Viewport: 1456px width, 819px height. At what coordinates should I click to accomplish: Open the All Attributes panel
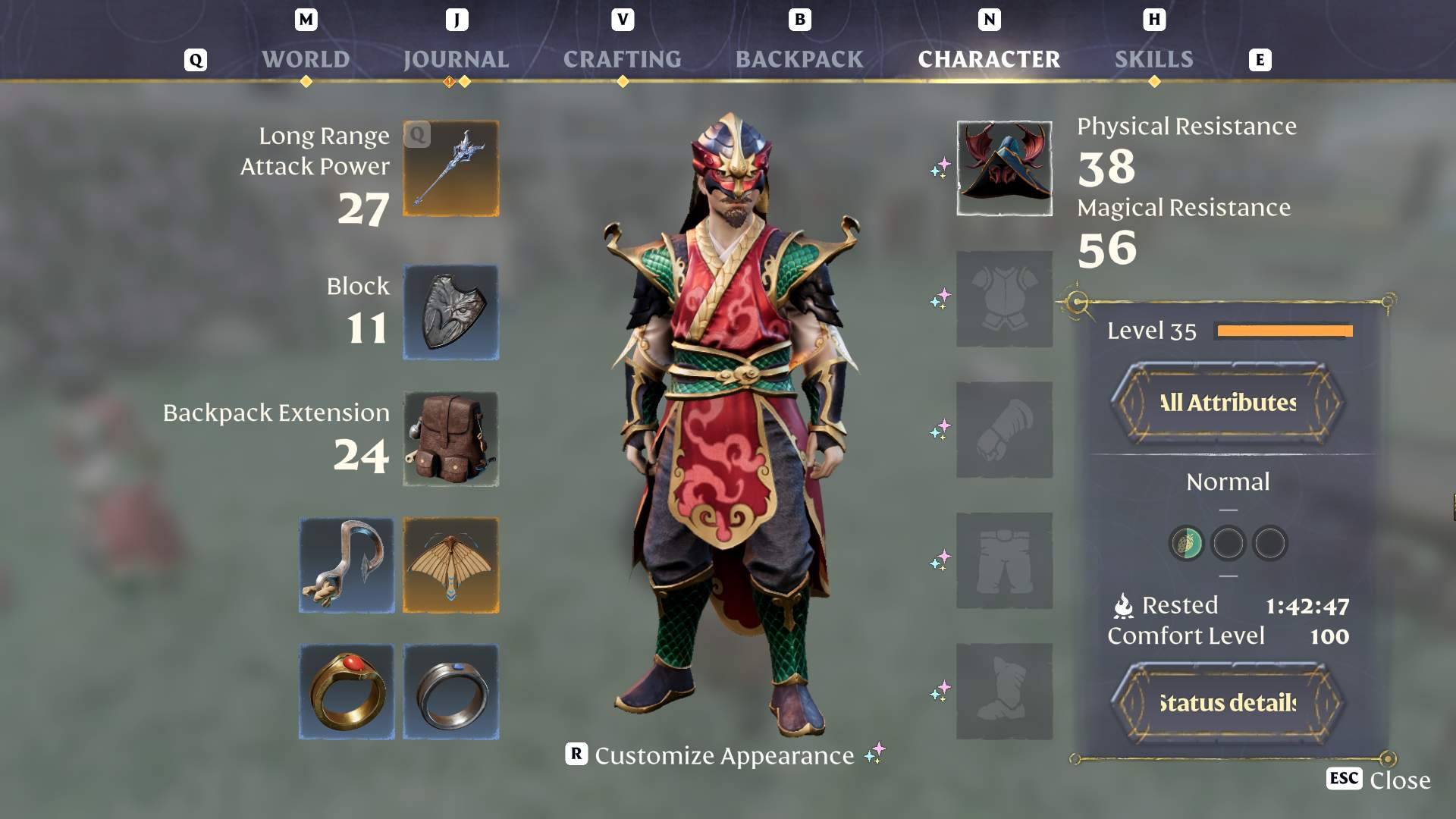[1227, 402]
